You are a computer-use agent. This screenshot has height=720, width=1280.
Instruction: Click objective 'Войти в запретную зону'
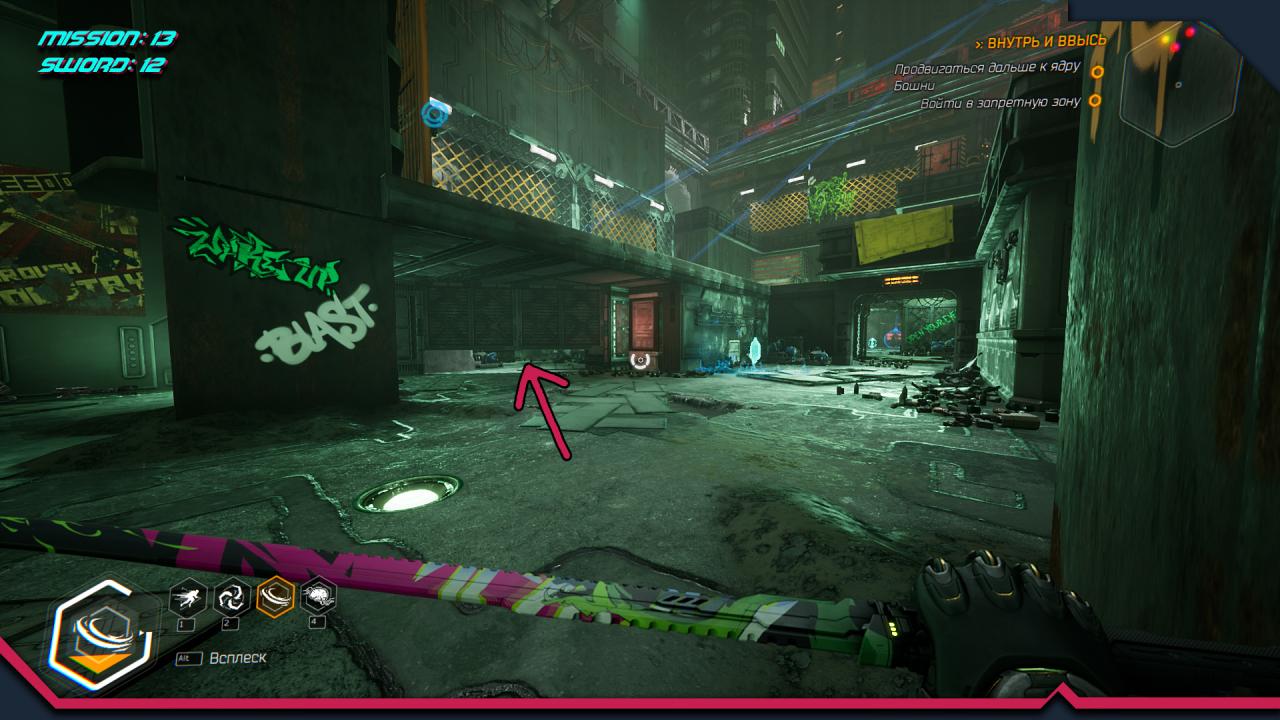(x=1000, y=102)
